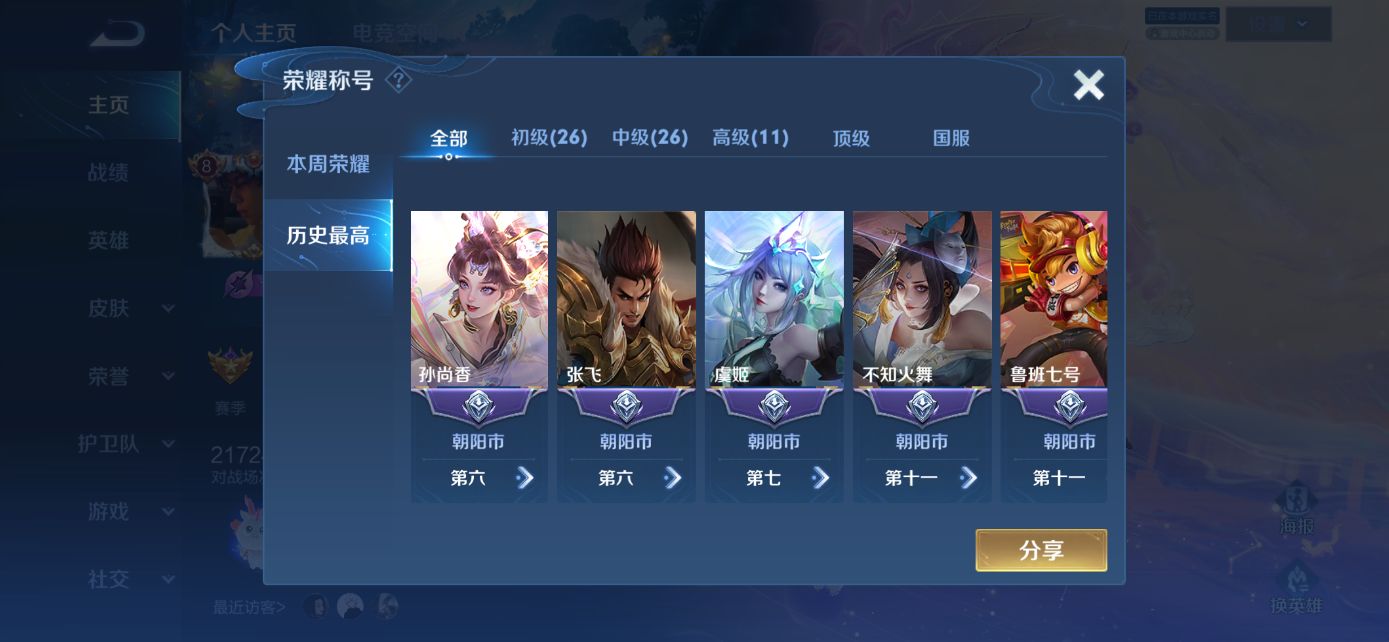1389x642 pixels.
Task: Open ranking arrow under 虞姬's 第七
Action: [x=821, y=478]
